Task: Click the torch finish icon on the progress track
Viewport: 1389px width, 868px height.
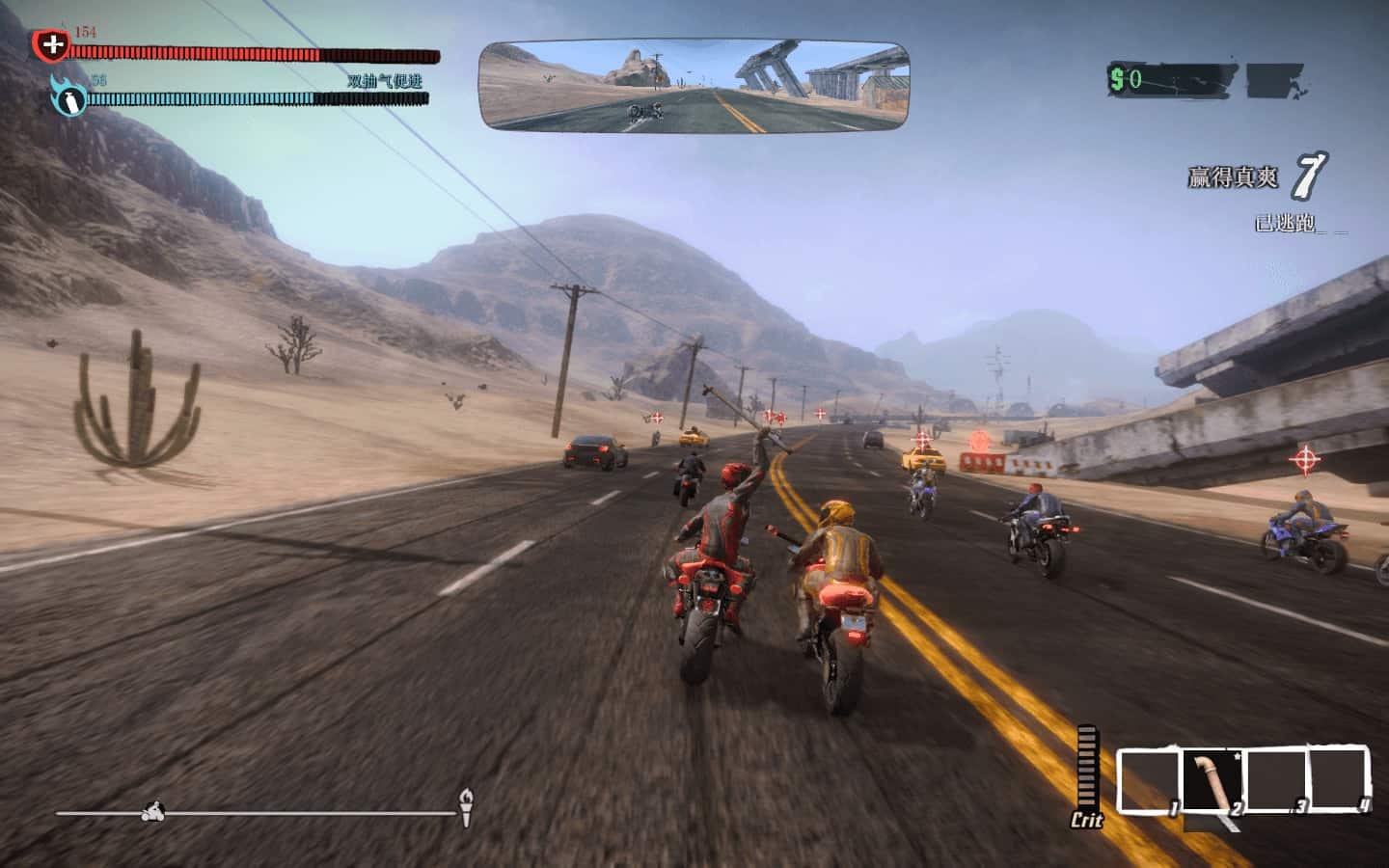Action: click(x=467, y=806)
